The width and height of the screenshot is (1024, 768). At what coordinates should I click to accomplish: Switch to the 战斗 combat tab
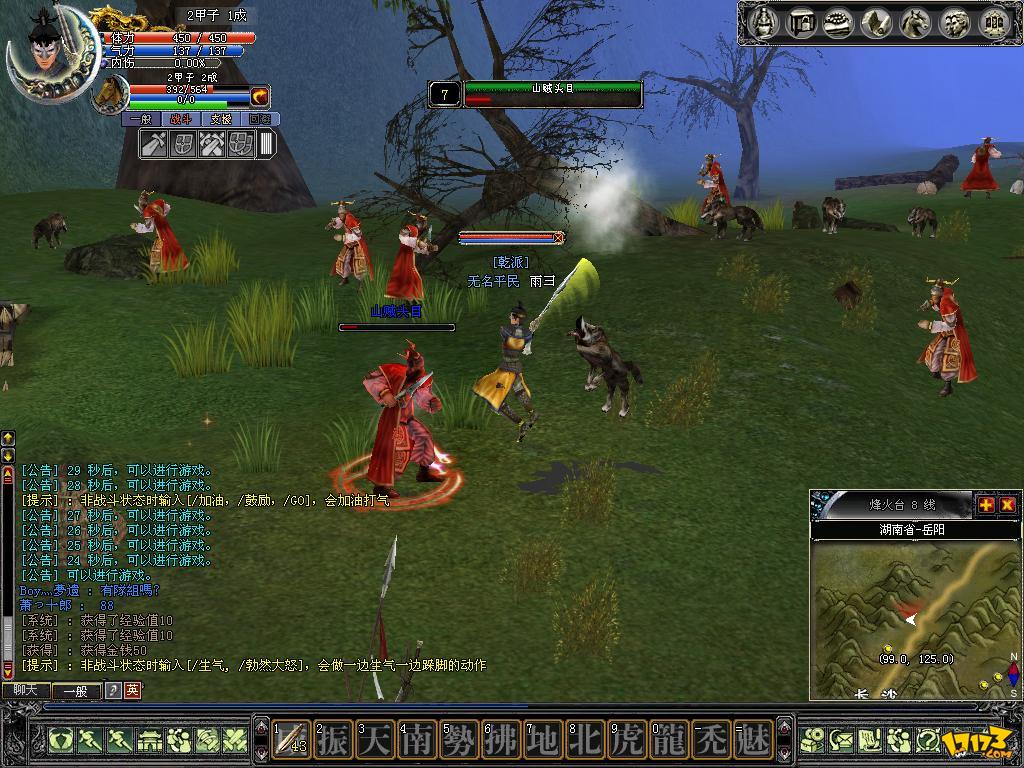(181, 119)
